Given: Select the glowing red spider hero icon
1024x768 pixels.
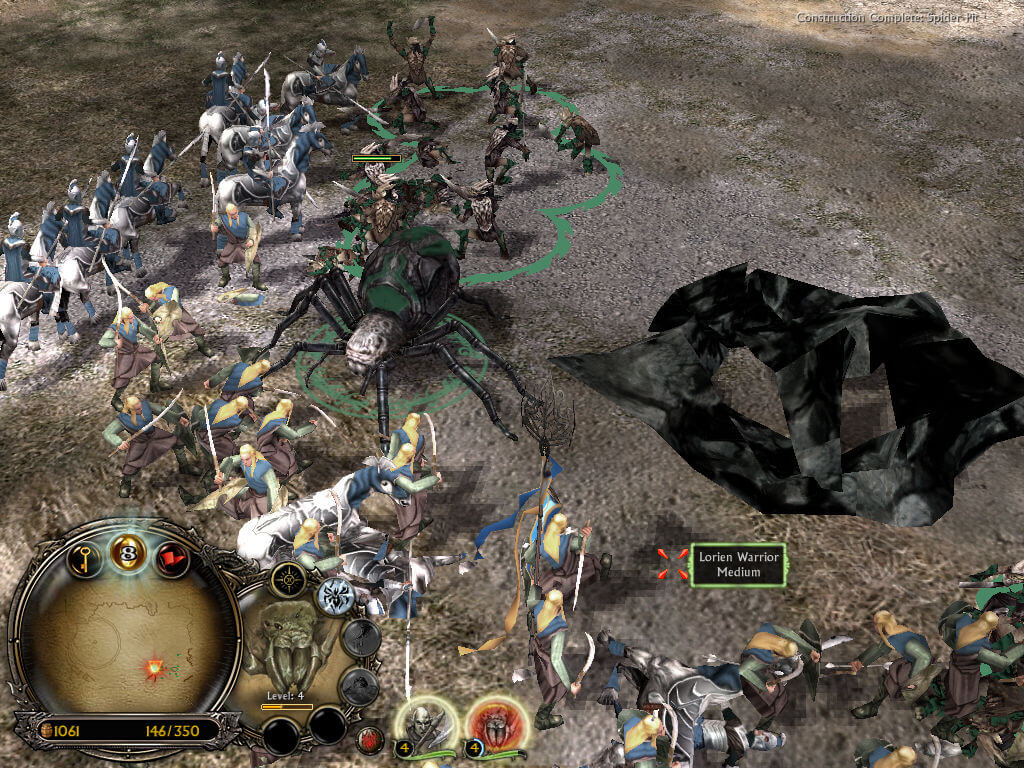Looking at the screenshot, I should [491, 722].
